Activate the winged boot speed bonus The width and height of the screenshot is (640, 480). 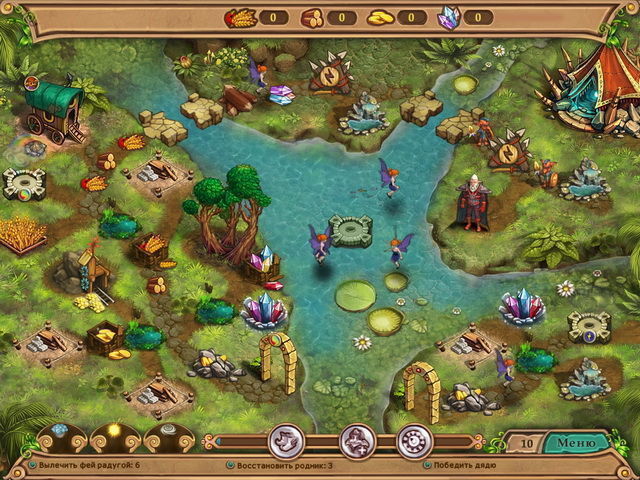click(286, 441)
